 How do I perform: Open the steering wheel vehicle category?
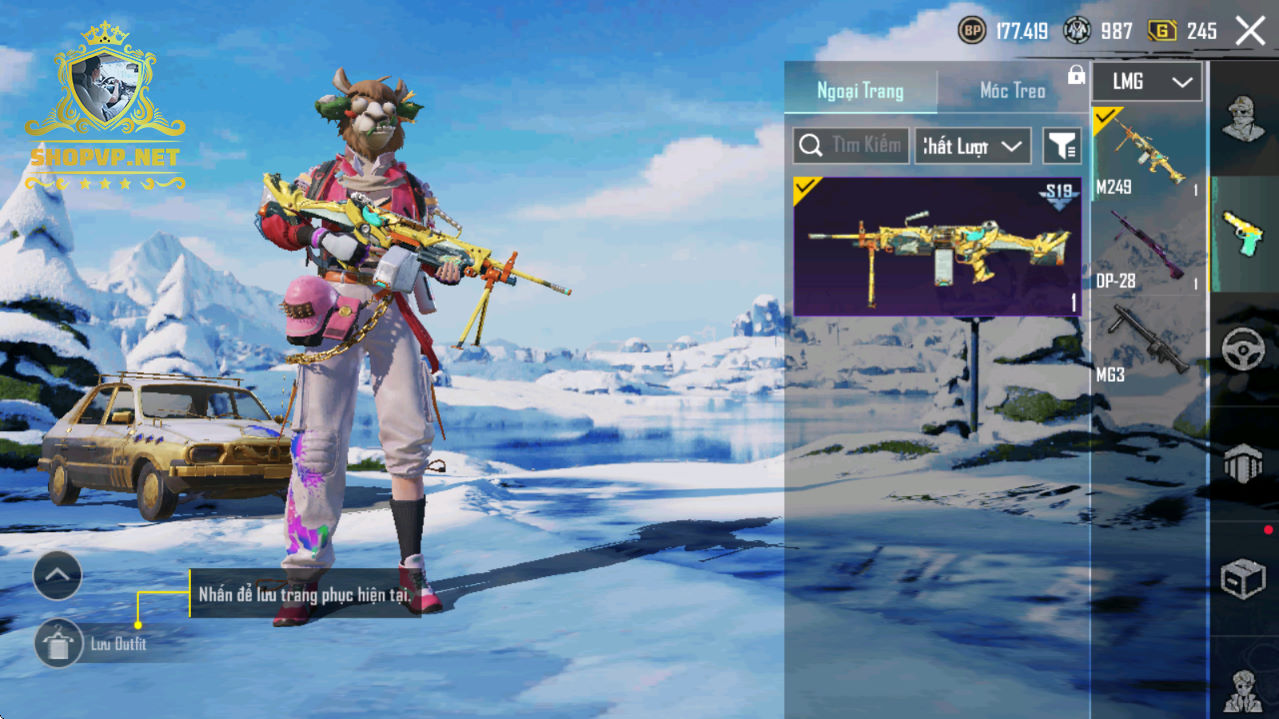(x=1243, y=350)
